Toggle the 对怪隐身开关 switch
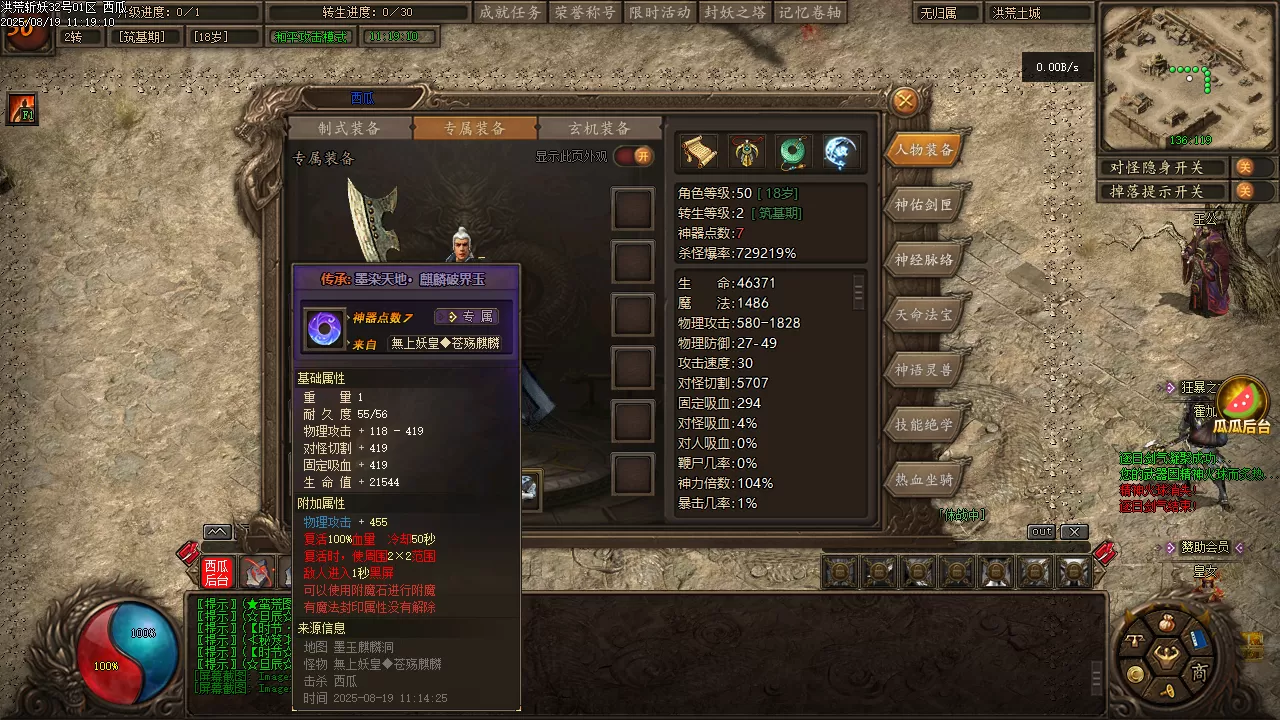 point(1244,167)
